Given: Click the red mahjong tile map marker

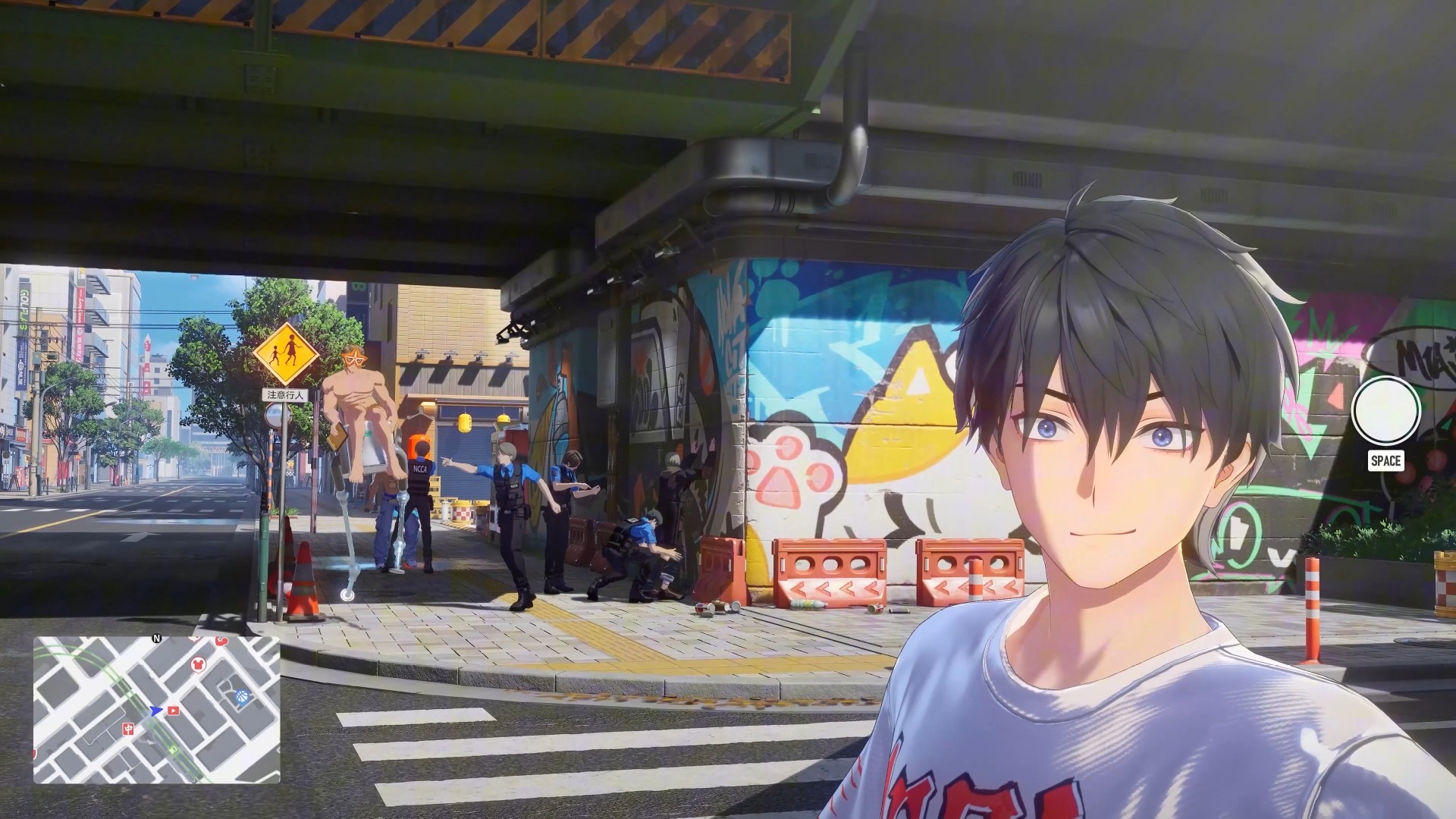Looking at the screenshot, I should coord(127,729).
